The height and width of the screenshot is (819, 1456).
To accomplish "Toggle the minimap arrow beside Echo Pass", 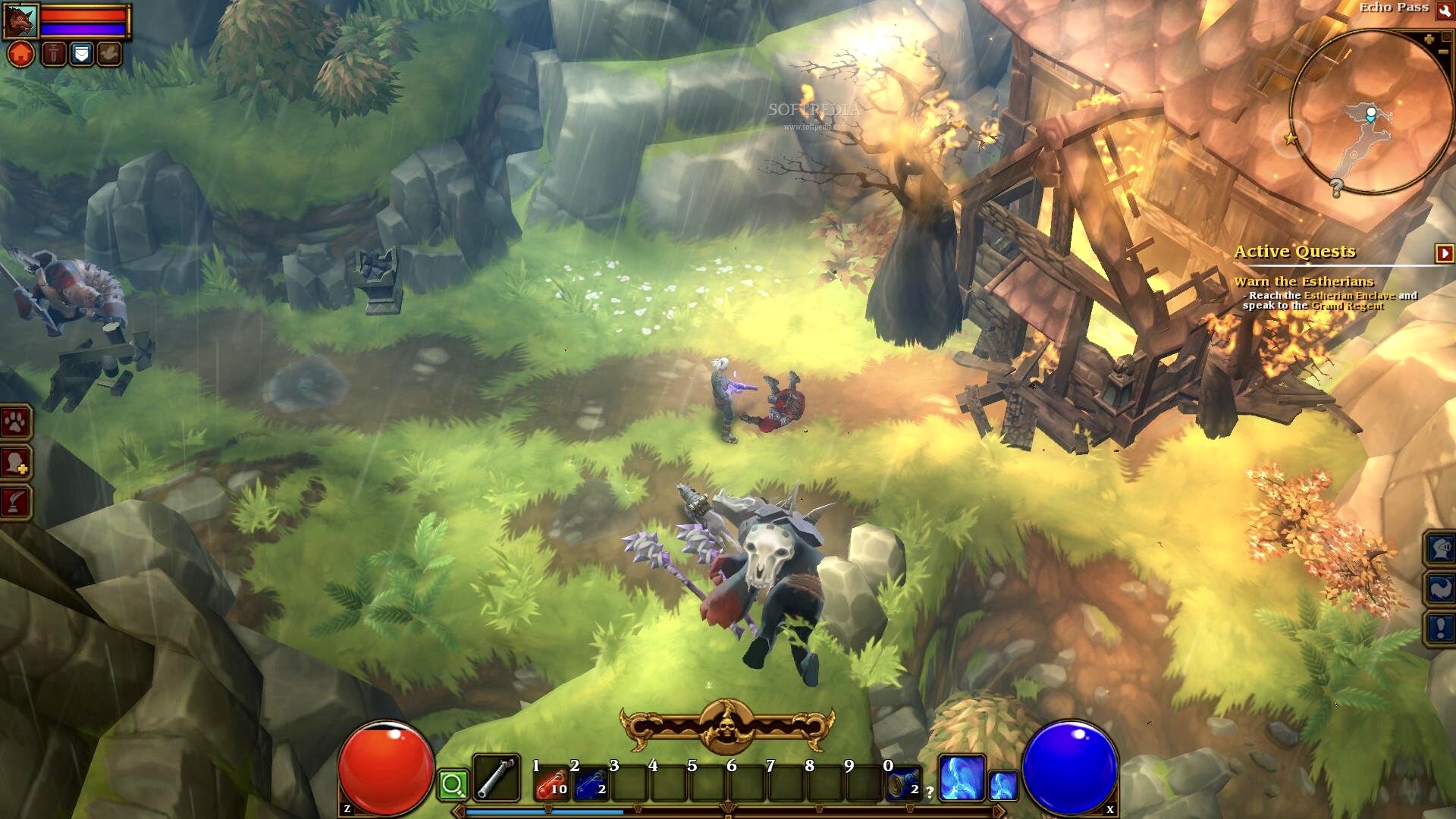I will [x=1445, y=12].
